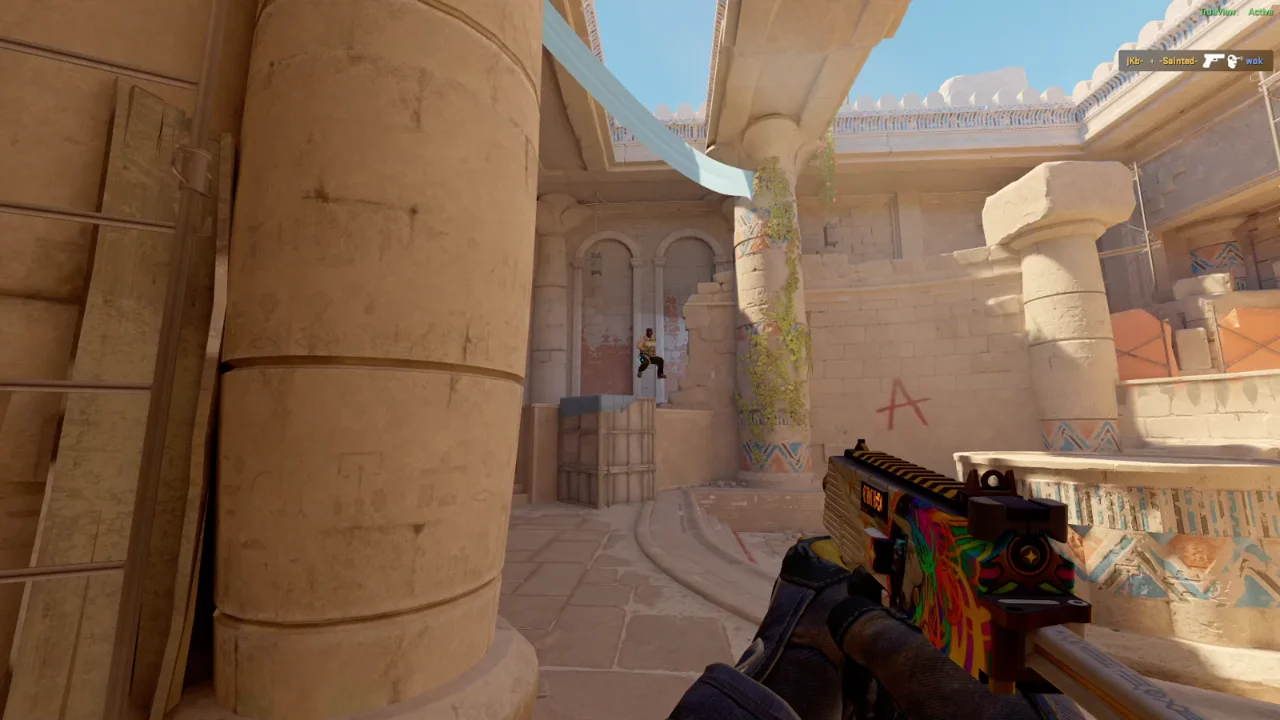Click the TrueView Active indicator

[x=1235, y=12]
